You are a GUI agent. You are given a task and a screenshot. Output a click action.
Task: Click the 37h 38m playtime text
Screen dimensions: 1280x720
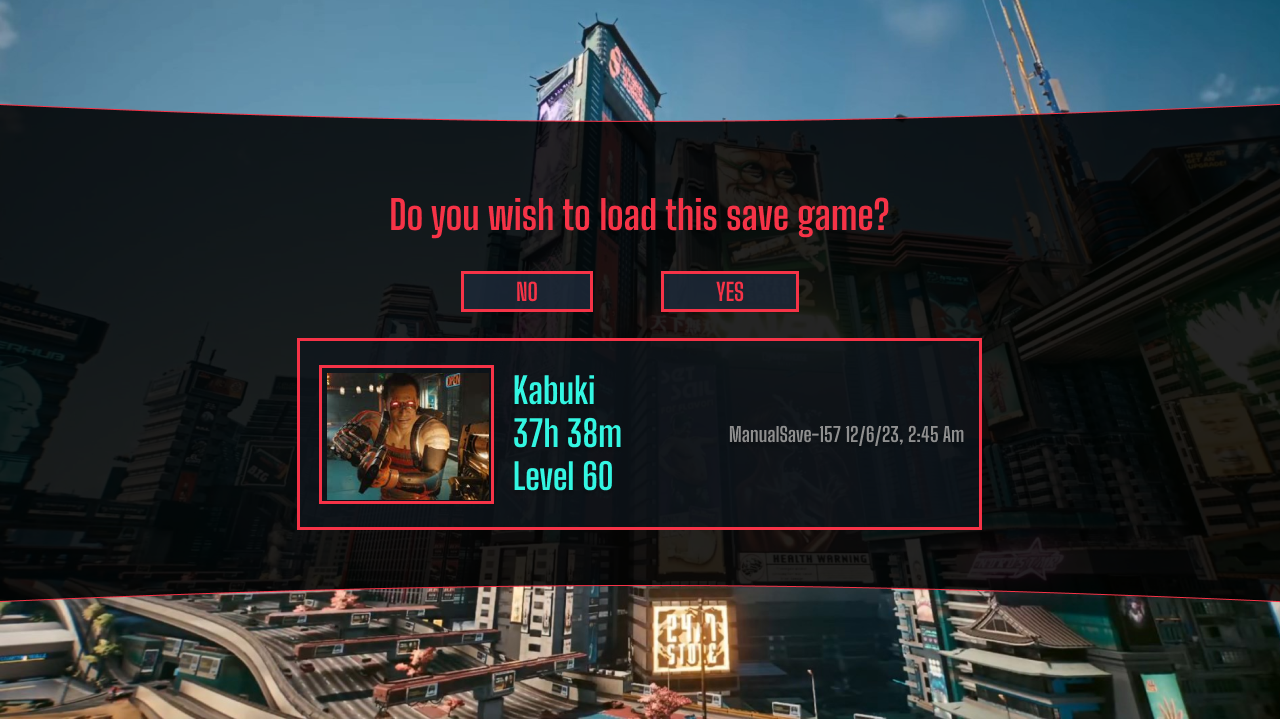pyautogui.click(x=566, y=434)
